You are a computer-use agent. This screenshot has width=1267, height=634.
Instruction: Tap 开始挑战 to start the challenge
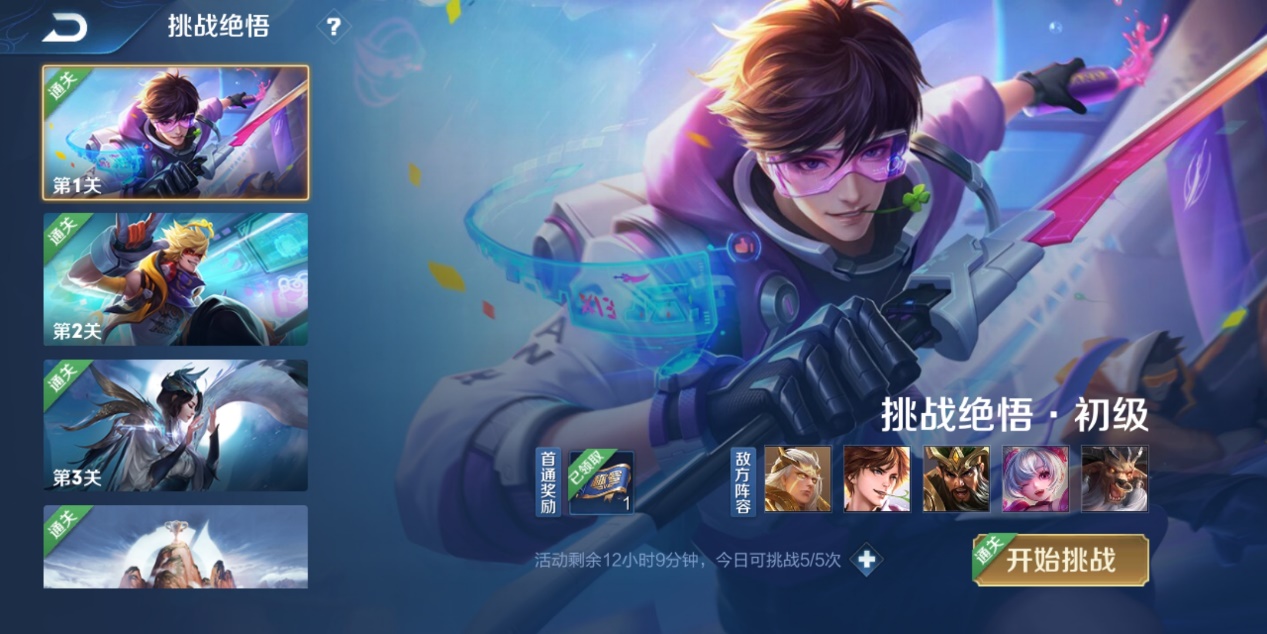click(1060, 560)
